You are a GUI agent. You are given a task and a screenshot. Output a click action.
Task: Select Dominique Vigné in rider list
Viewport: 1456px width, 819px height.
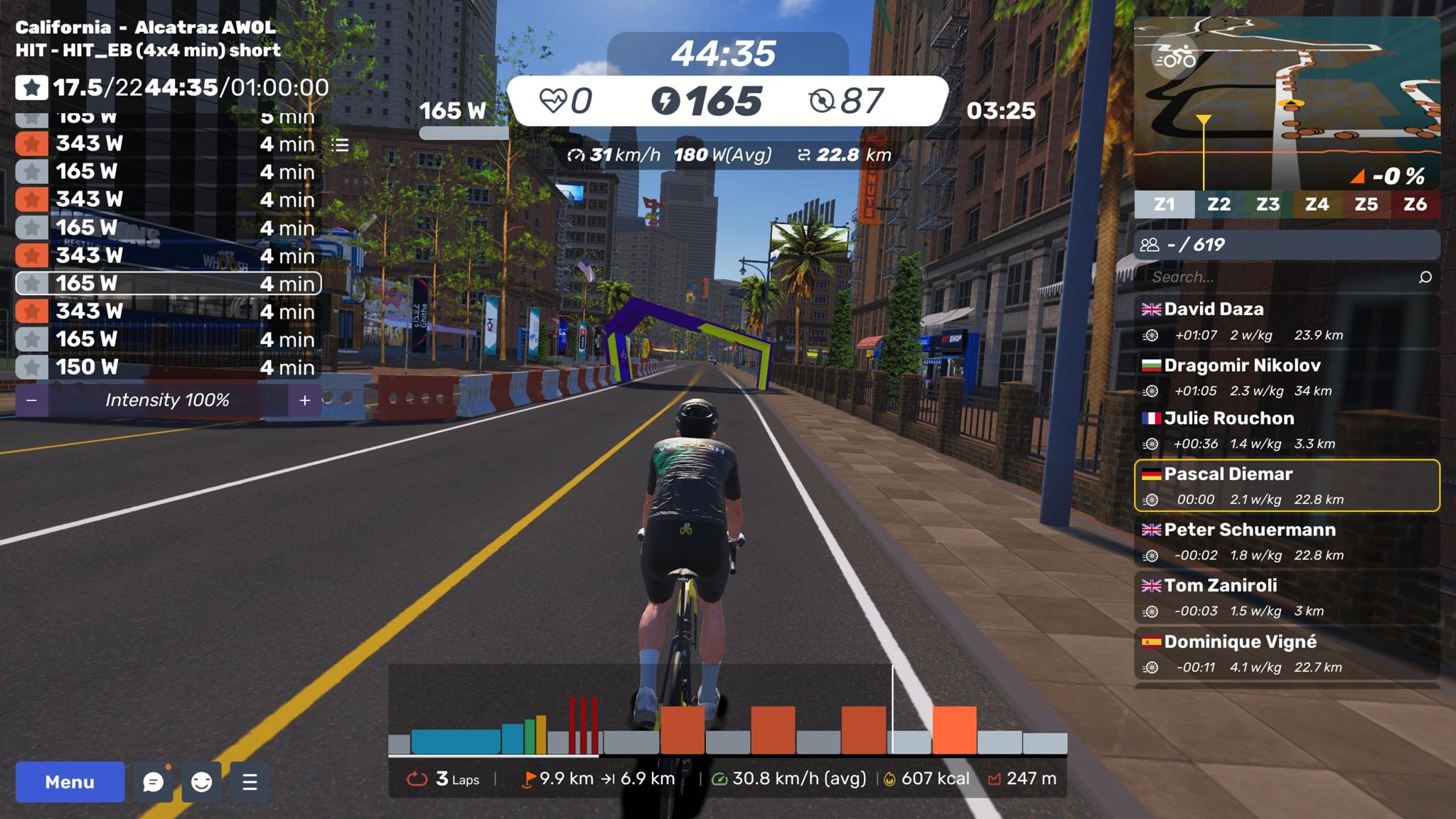(1287, 654)
